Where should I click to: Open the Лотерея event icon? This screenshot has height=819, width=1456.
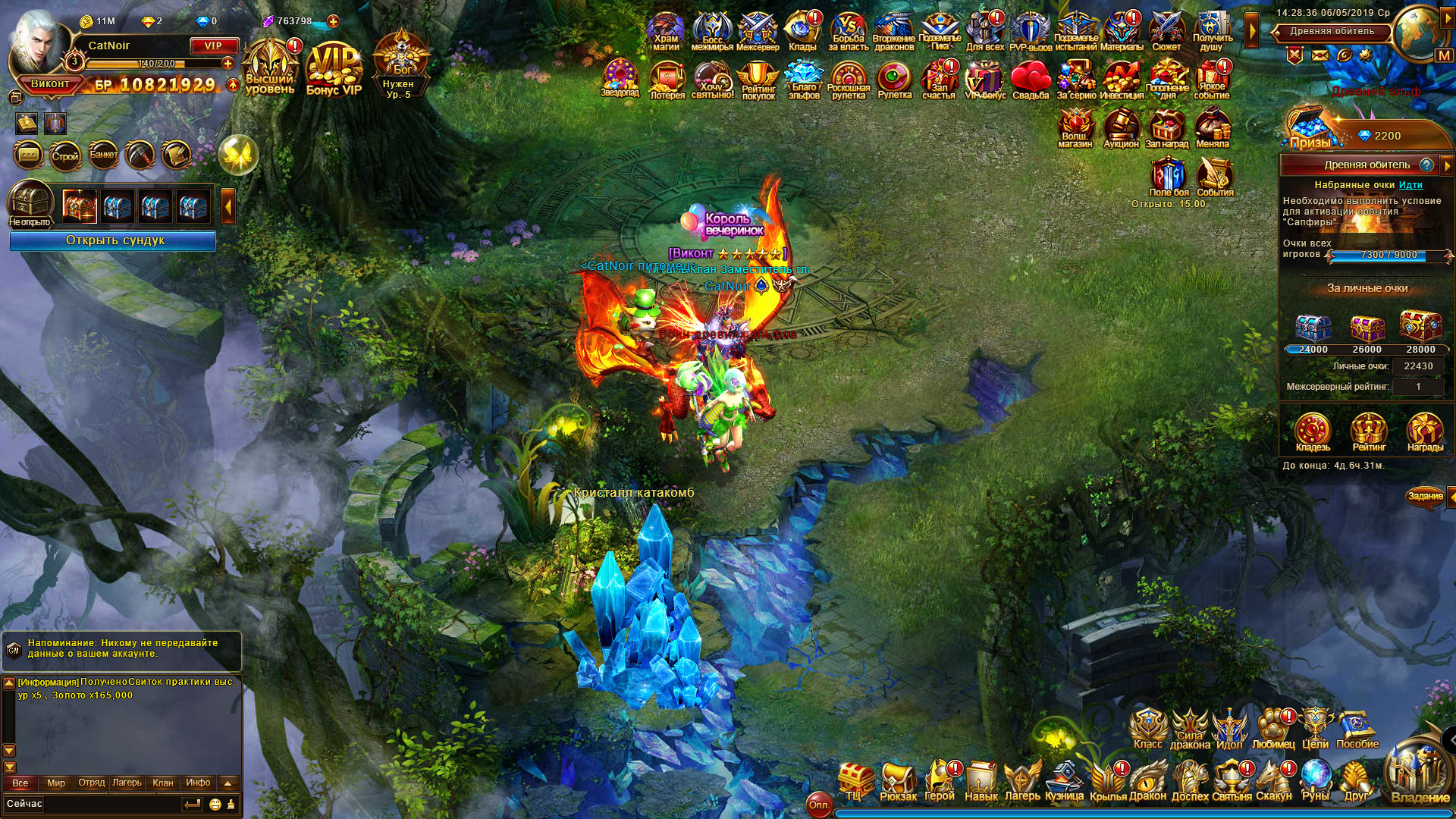point(667,79)
